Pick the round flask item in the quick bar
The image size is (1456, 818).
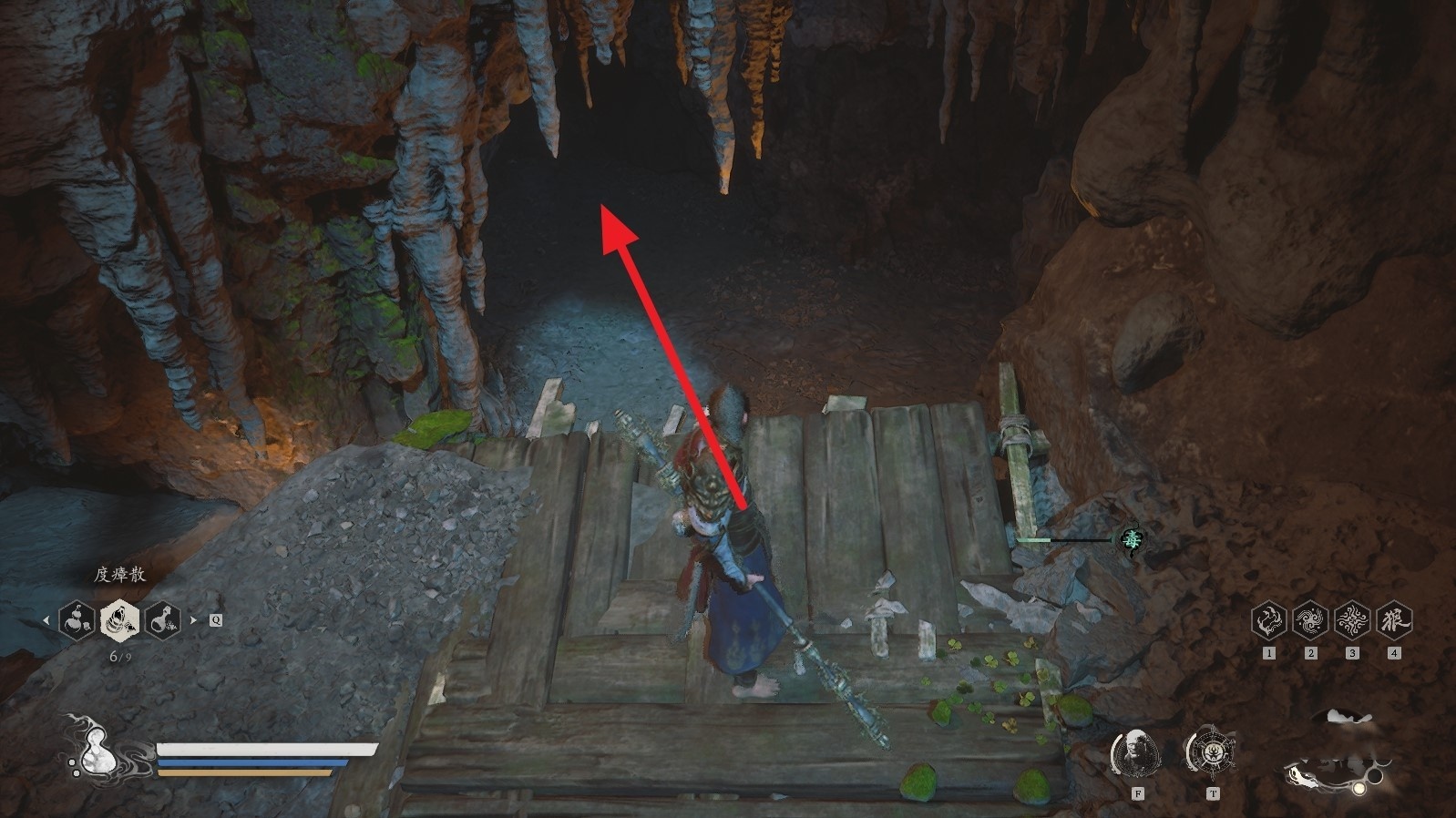point(162,621)
